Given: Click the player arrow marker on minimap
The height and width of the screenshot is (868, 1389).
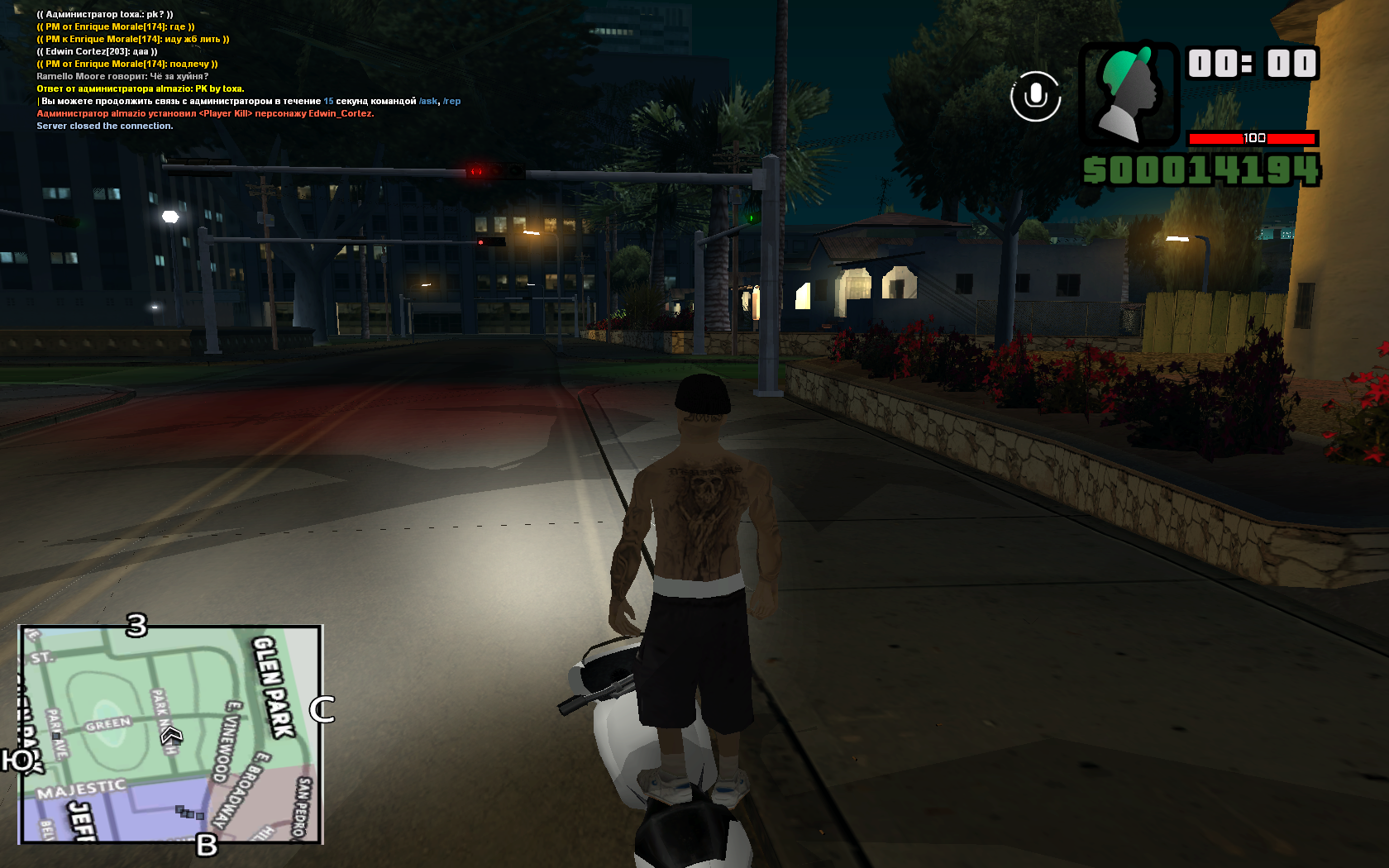Looking at the screenshot, I should click(x=171, y=734).
